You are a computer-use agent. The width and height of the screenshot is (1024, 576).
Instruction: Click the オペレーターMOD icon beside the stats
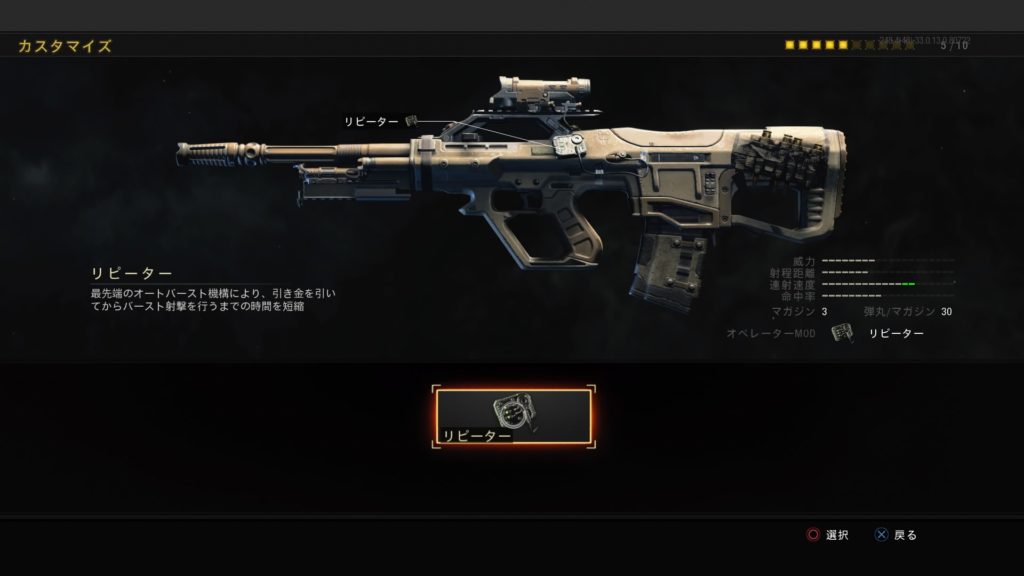(842, 333)
